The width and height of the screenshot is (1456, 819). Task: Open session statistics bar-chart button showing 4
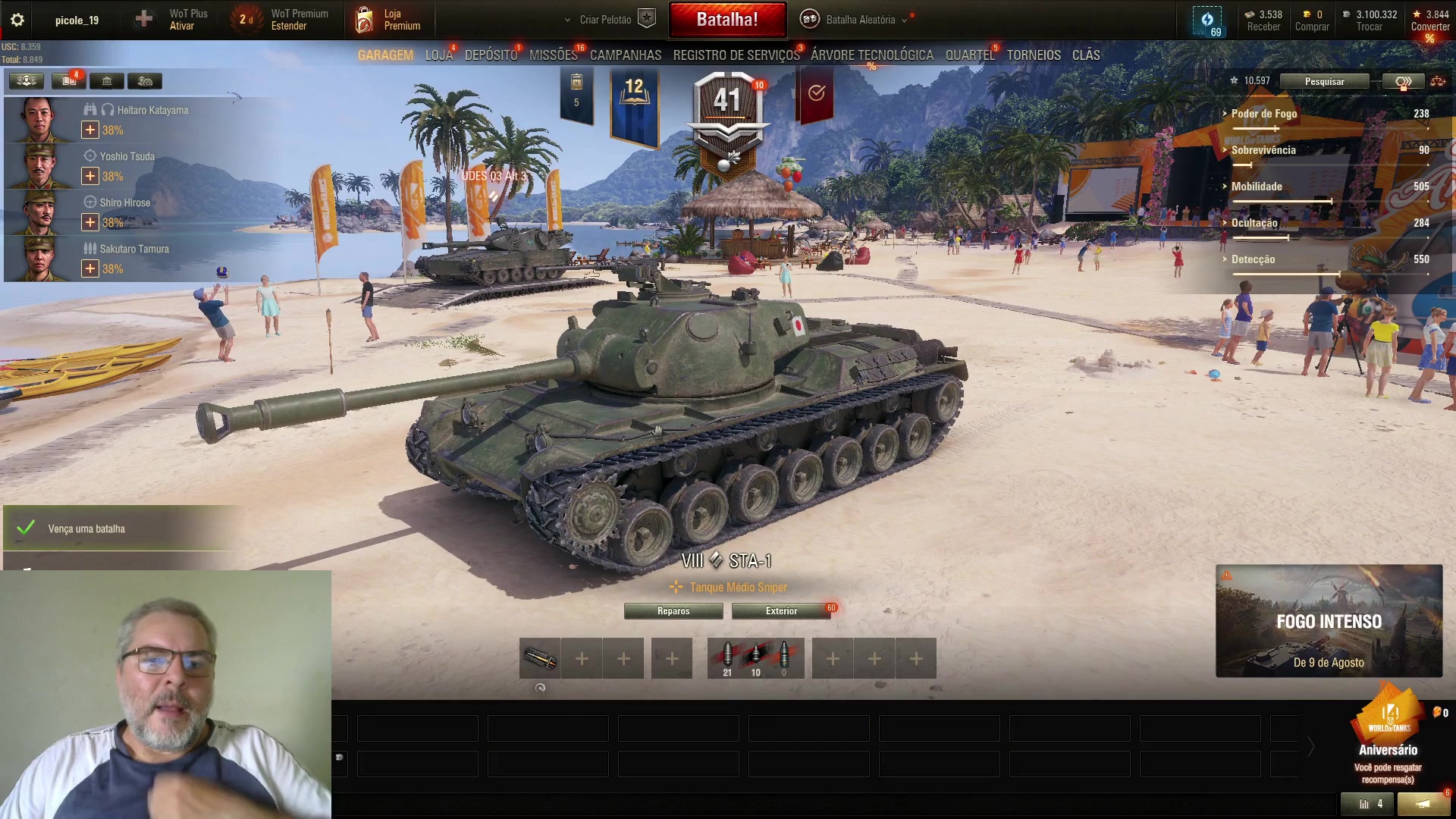tap(1369, 804)
